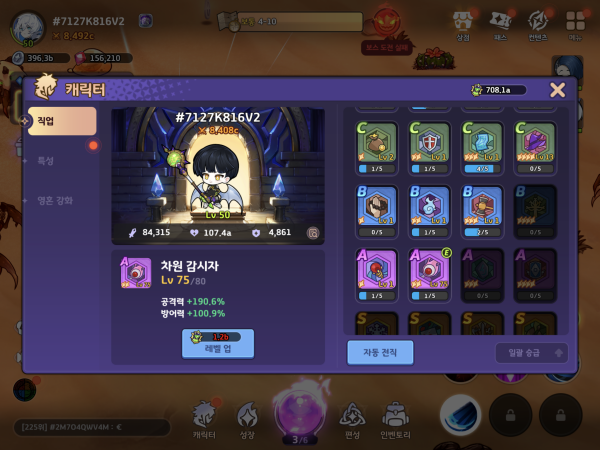
Task: Select the equipped A-rank eye job Lv 75
Action: coord(430,270)
